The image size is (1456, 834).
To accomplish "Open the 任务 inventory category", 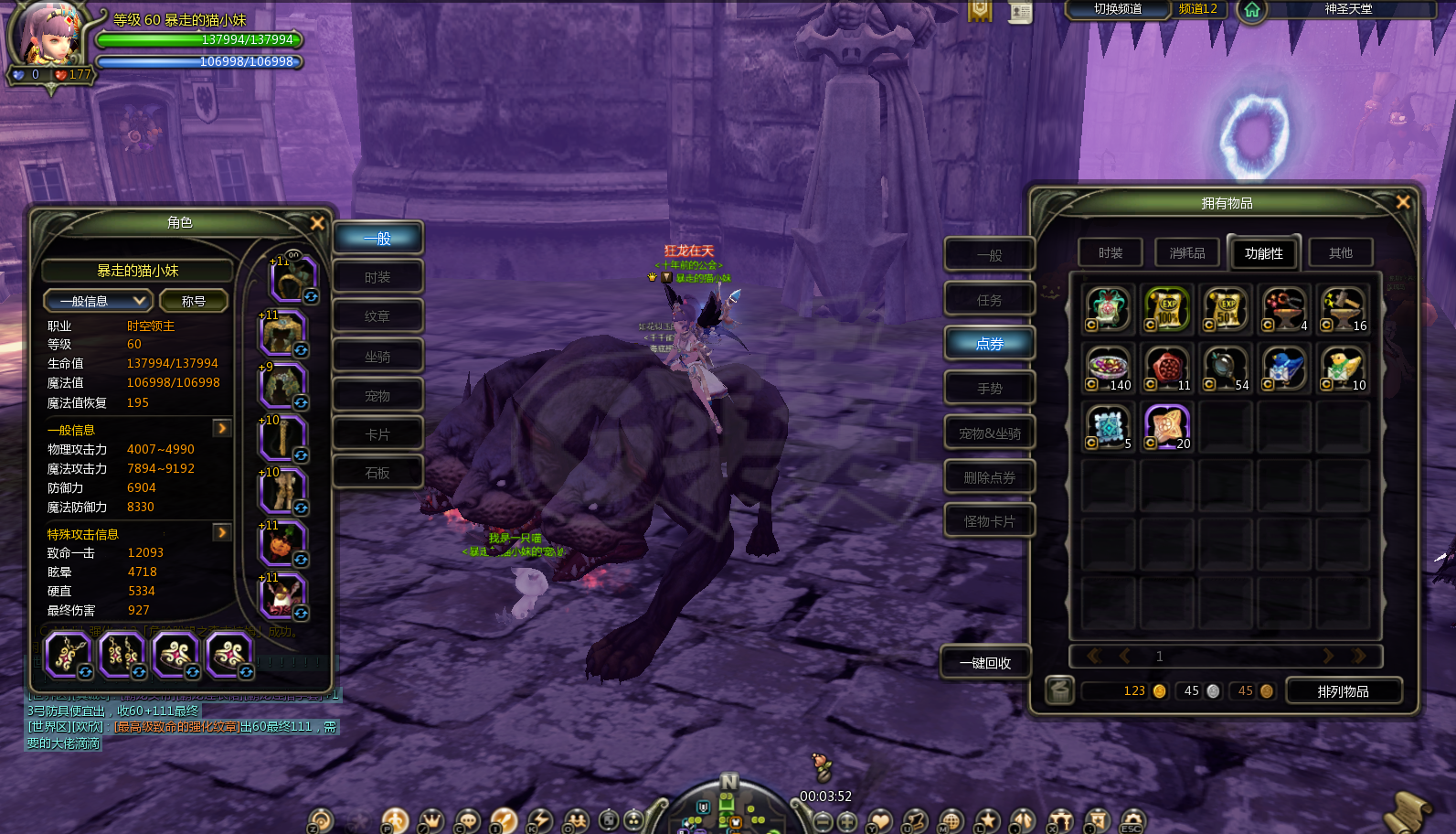I will click(x=989, y=300).
